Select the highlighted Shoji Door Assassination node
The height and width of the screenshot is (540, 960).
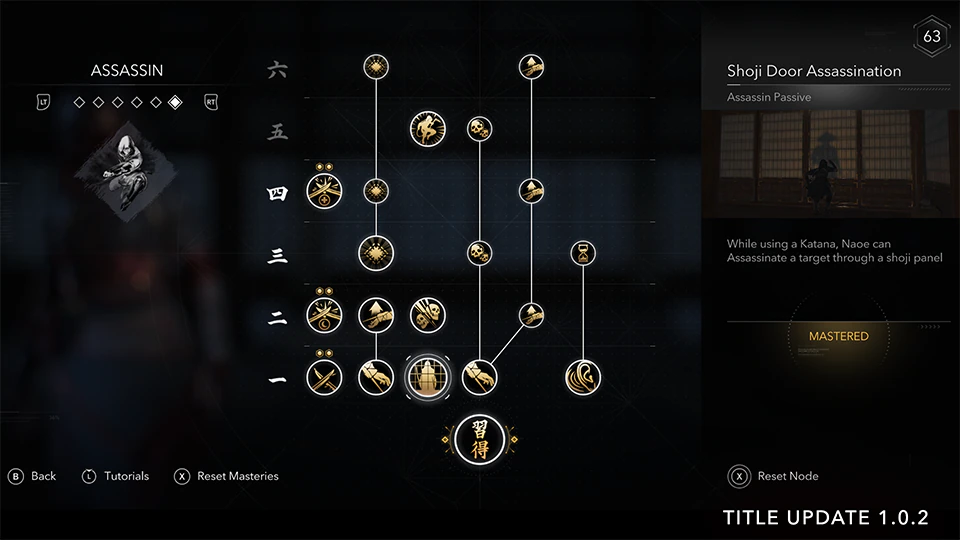click(x=427, y=377)
